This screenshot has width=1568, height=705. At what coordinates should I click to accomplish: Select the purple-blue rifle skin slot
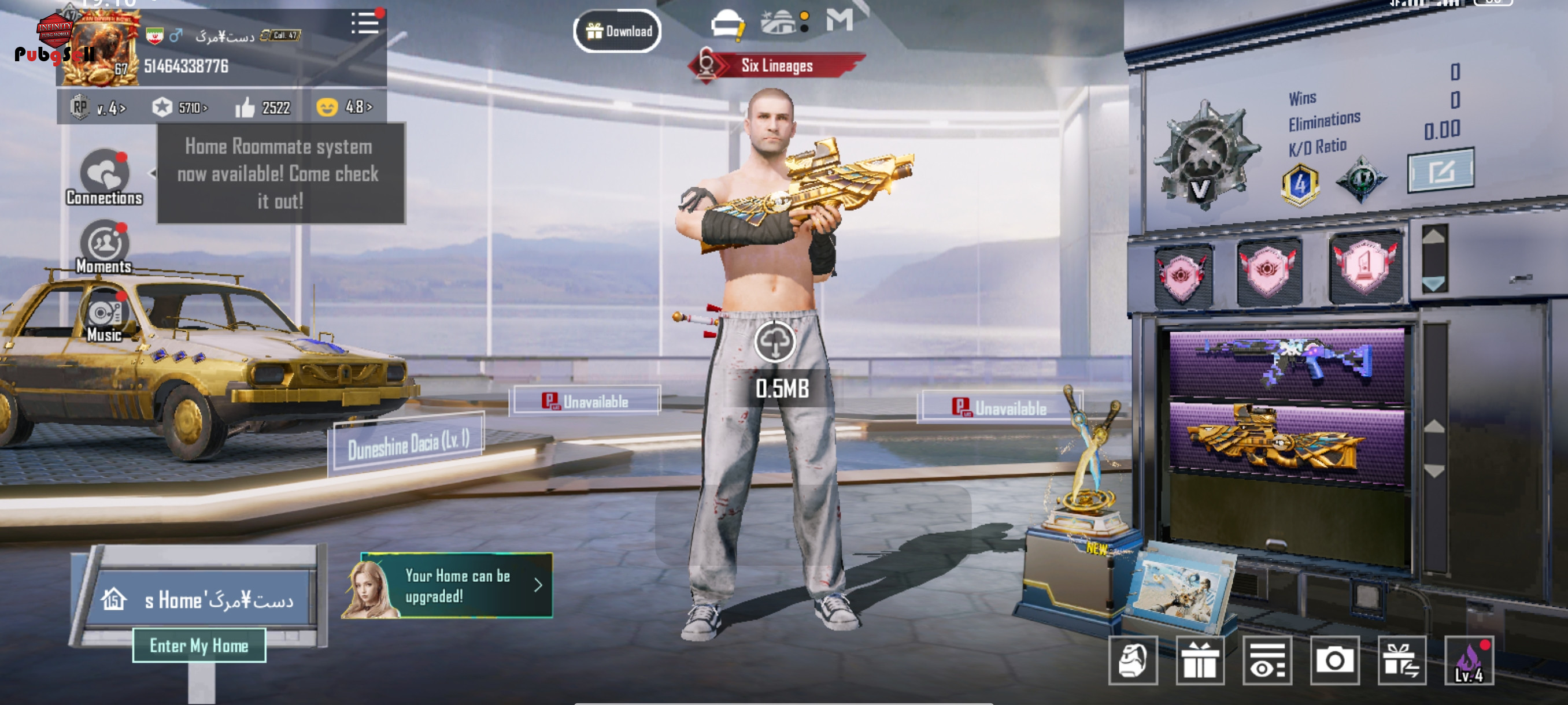1286,363
